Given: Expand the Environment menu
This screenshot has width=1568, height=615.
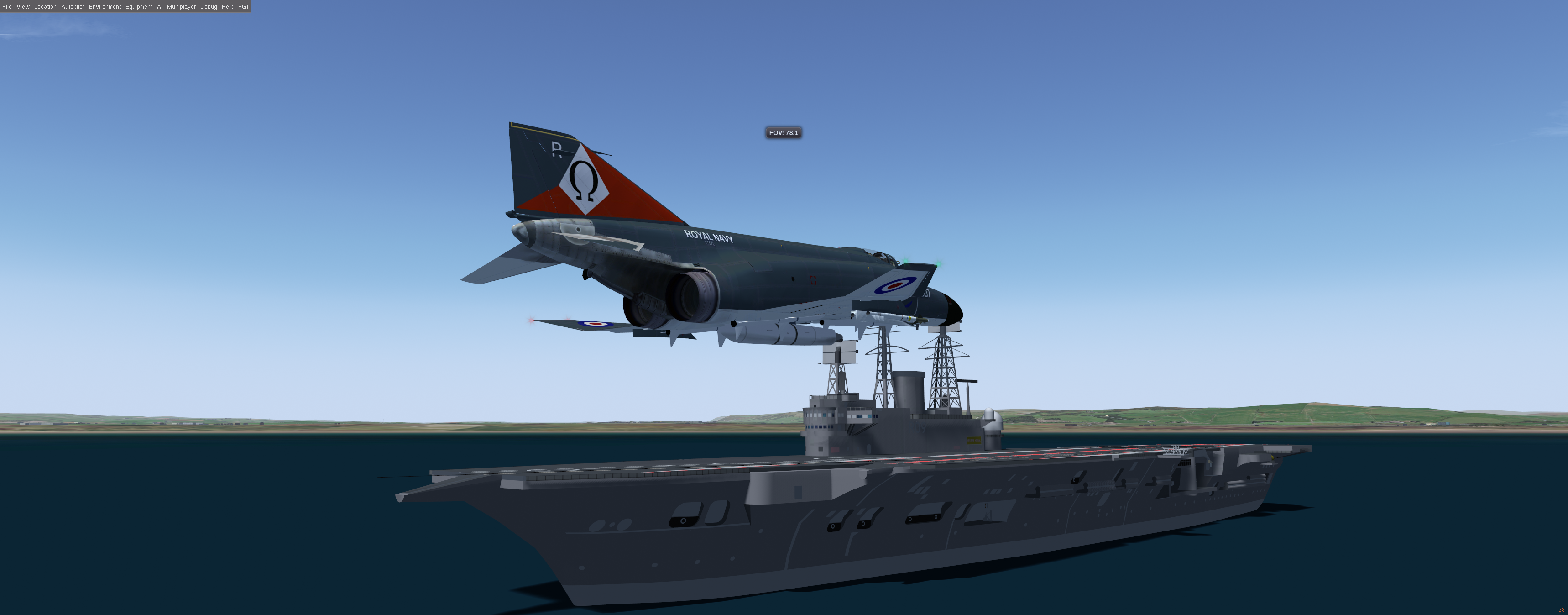Looking at the screenshot, I should tap(105, 7).
